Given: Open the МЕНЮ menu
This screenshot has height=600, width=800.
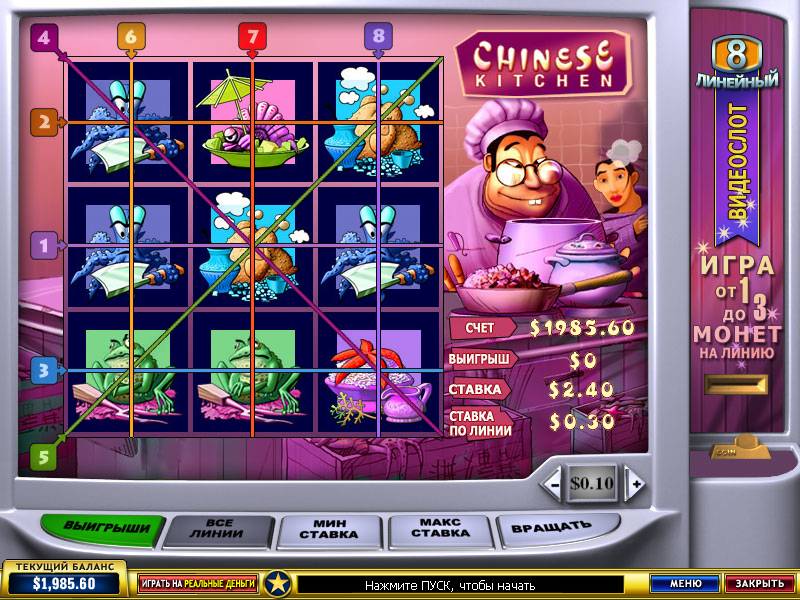Looking at the screenshot, I should (685, 583).
